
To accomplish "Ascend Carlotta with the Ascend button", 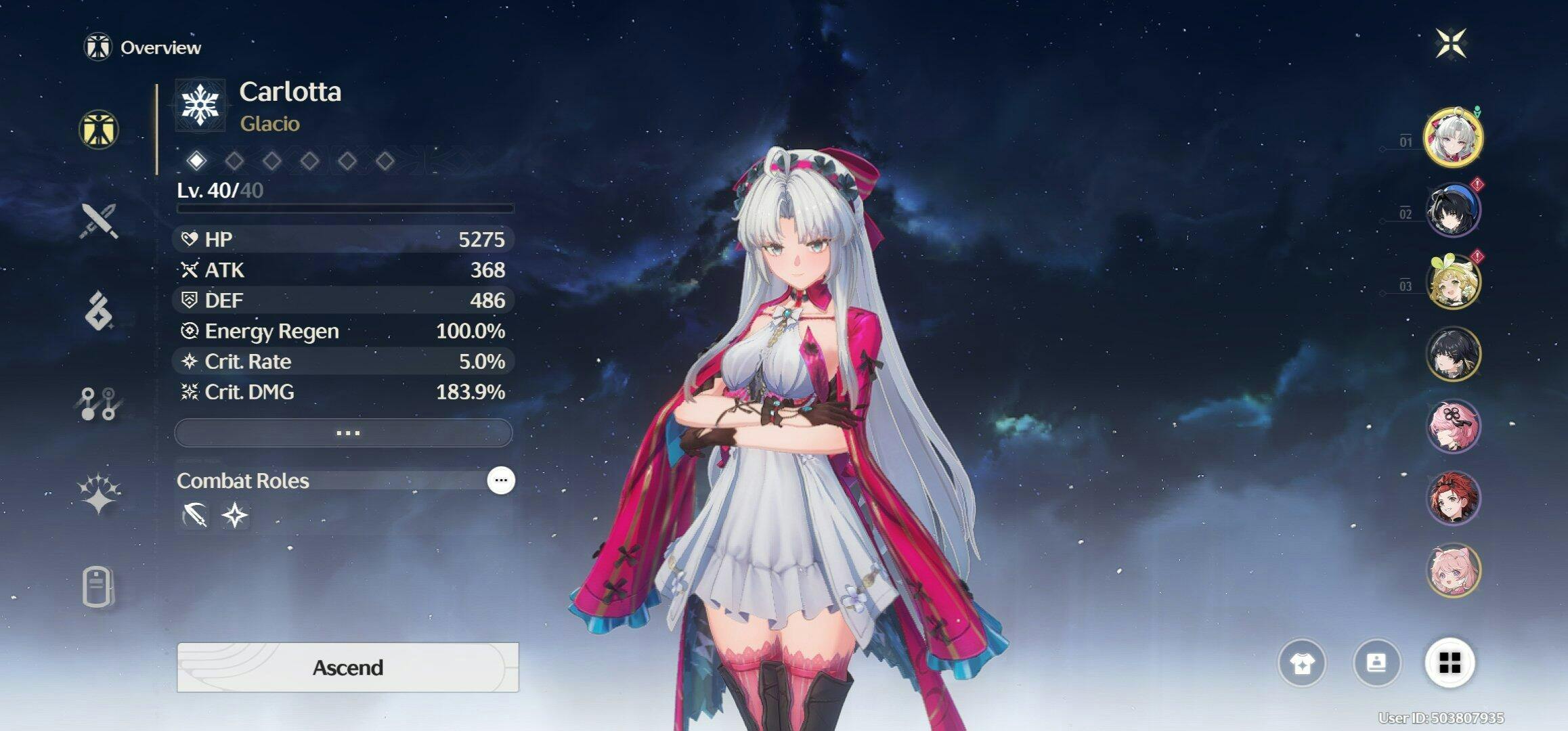I will (347, 667).
